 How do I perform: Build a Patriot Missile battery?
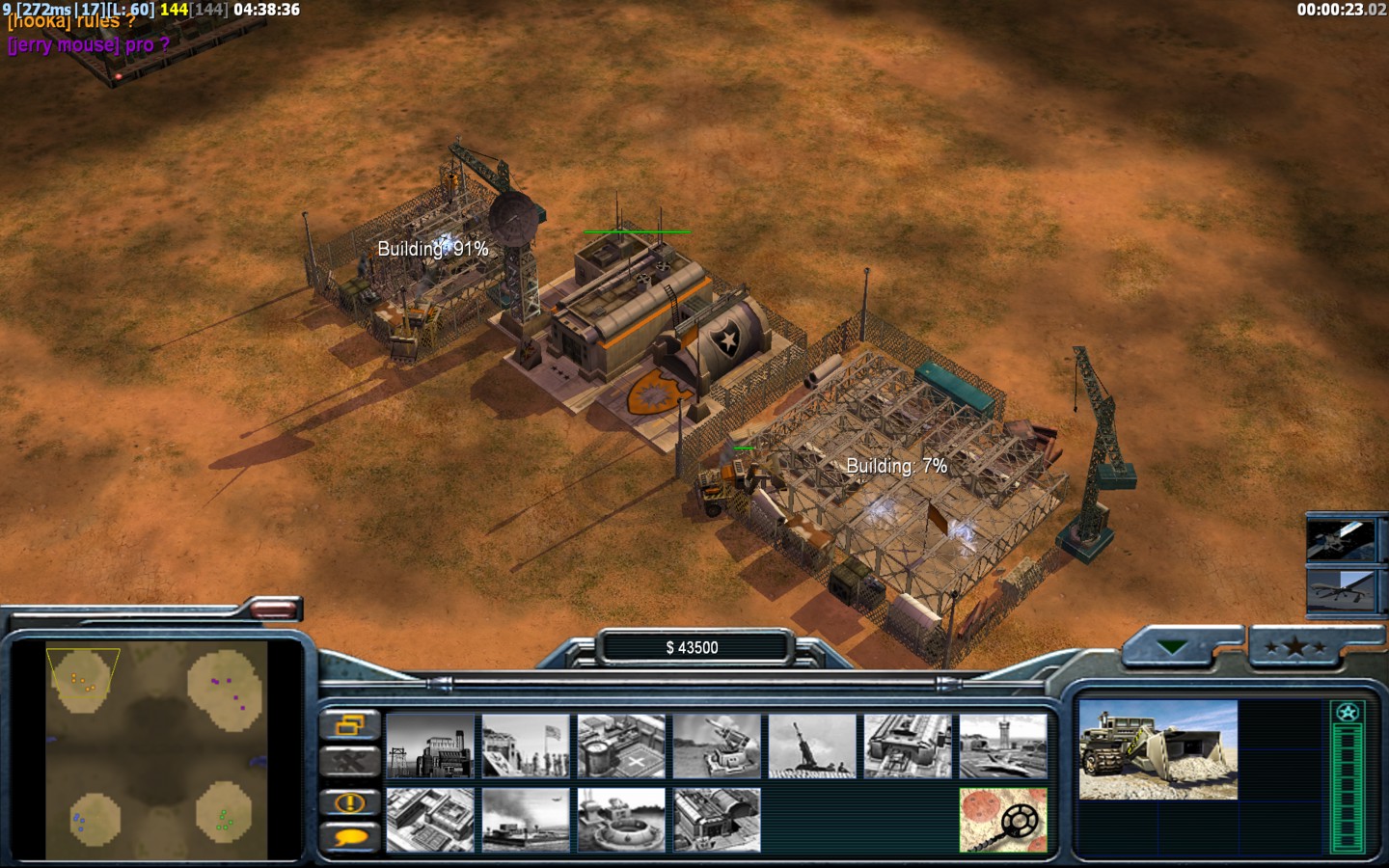[717, 746]
